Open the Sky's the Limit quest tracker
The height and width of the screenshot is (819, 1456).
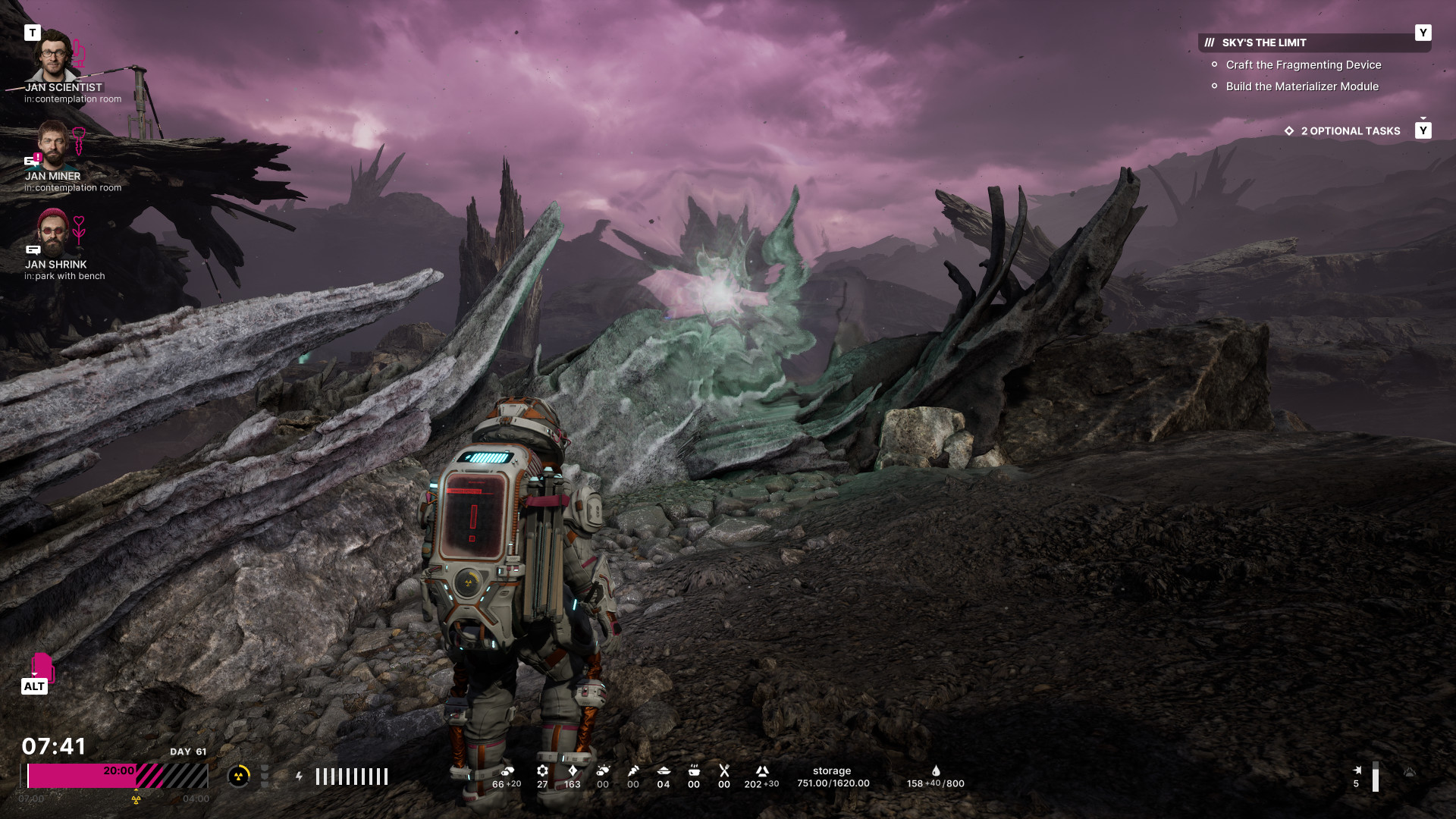[x=1264, y=42]
